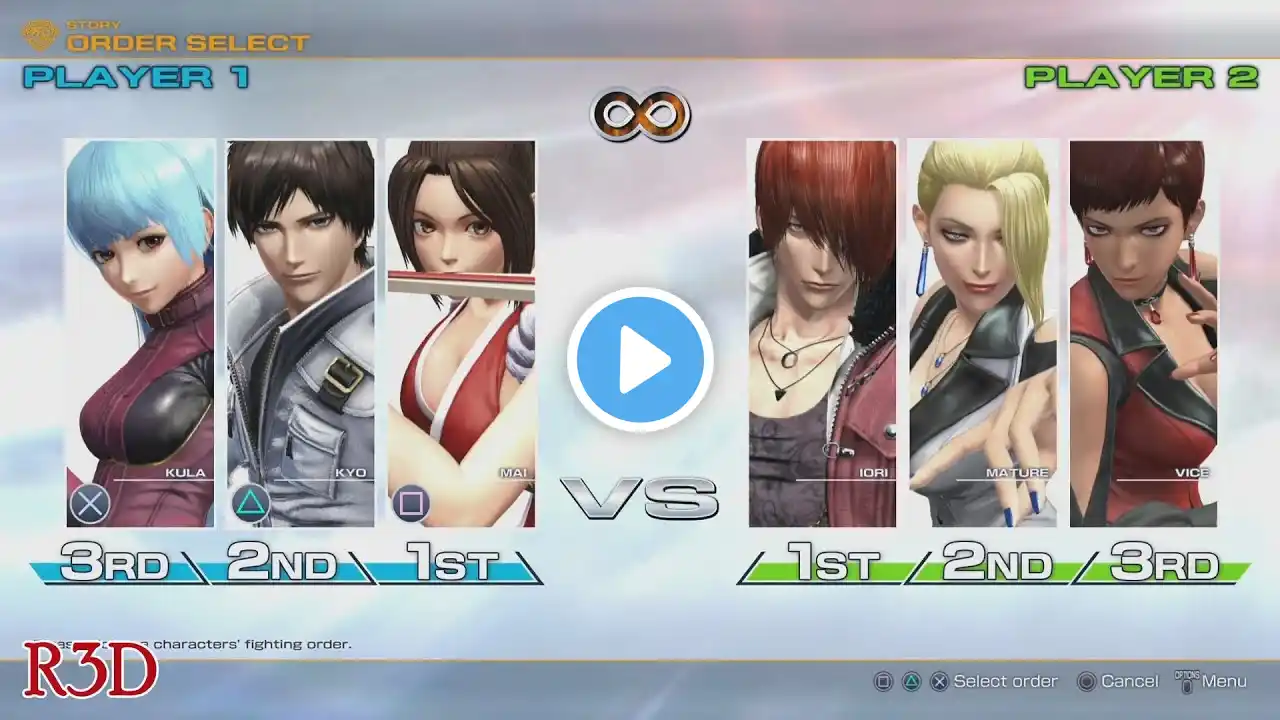Select Kula's character portrait card
Viewport: 1280px width, 720px height.
click(x=140, y=333)
